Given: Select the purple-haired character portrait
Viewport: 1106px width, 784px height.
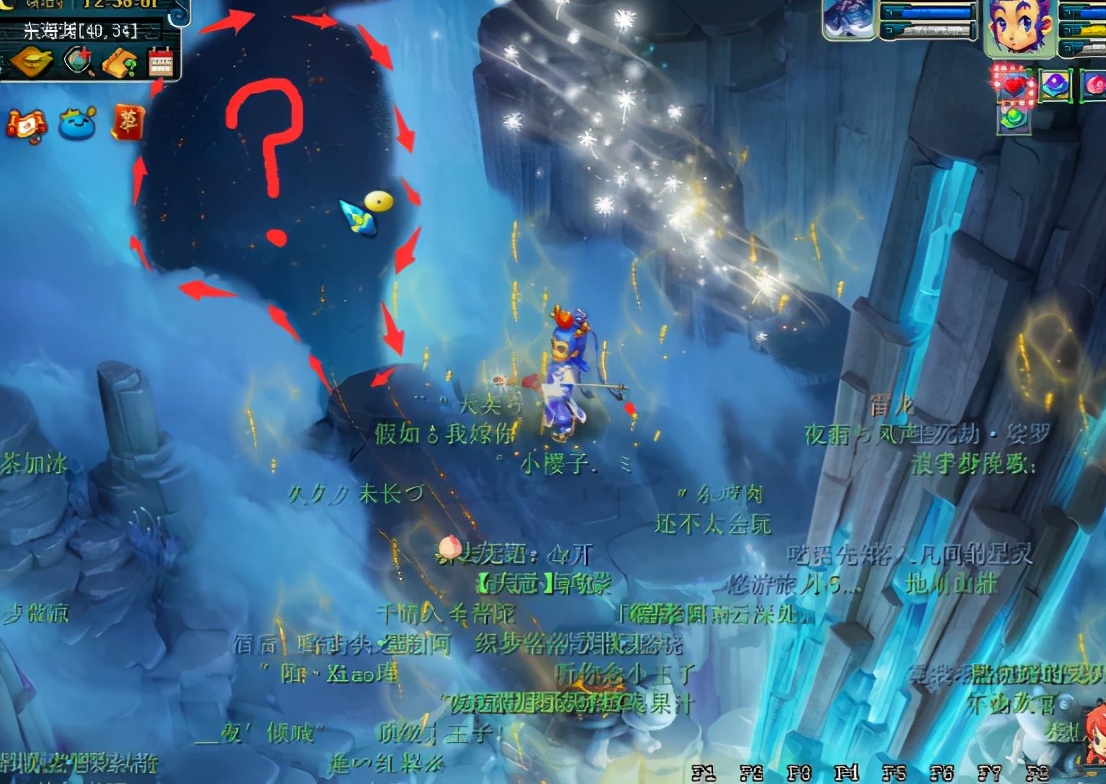Looking at the screenshot, I should [1018, 27].
